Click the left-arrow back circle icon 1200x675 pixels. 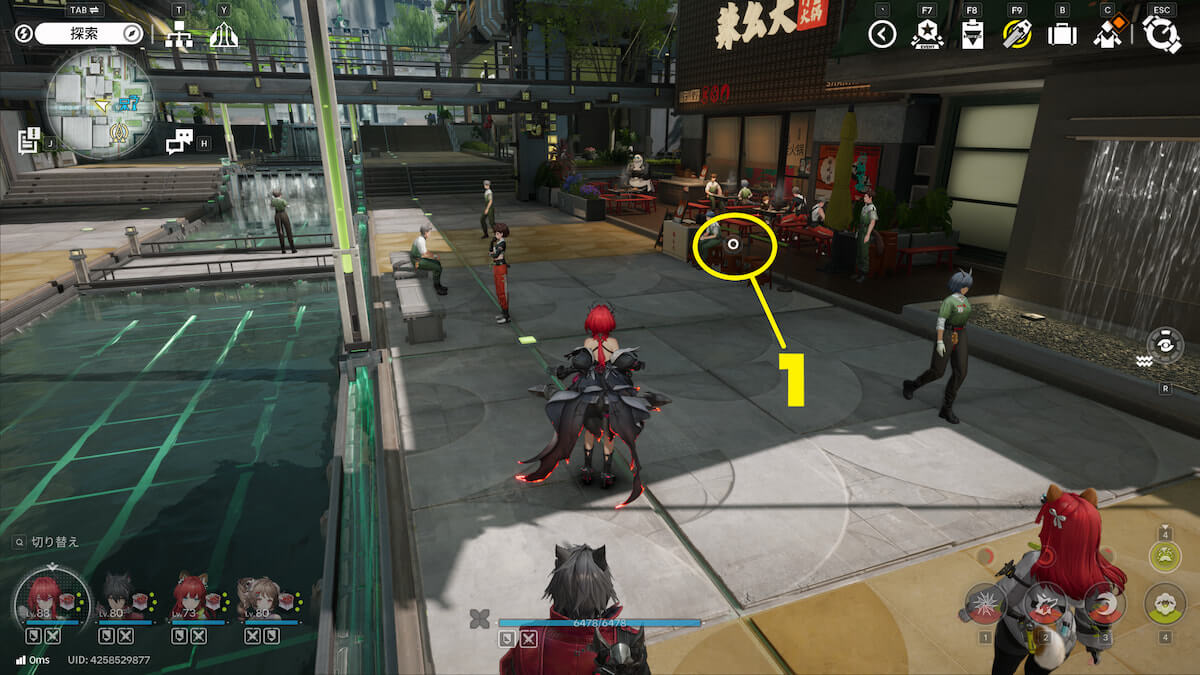pos(881,36)
